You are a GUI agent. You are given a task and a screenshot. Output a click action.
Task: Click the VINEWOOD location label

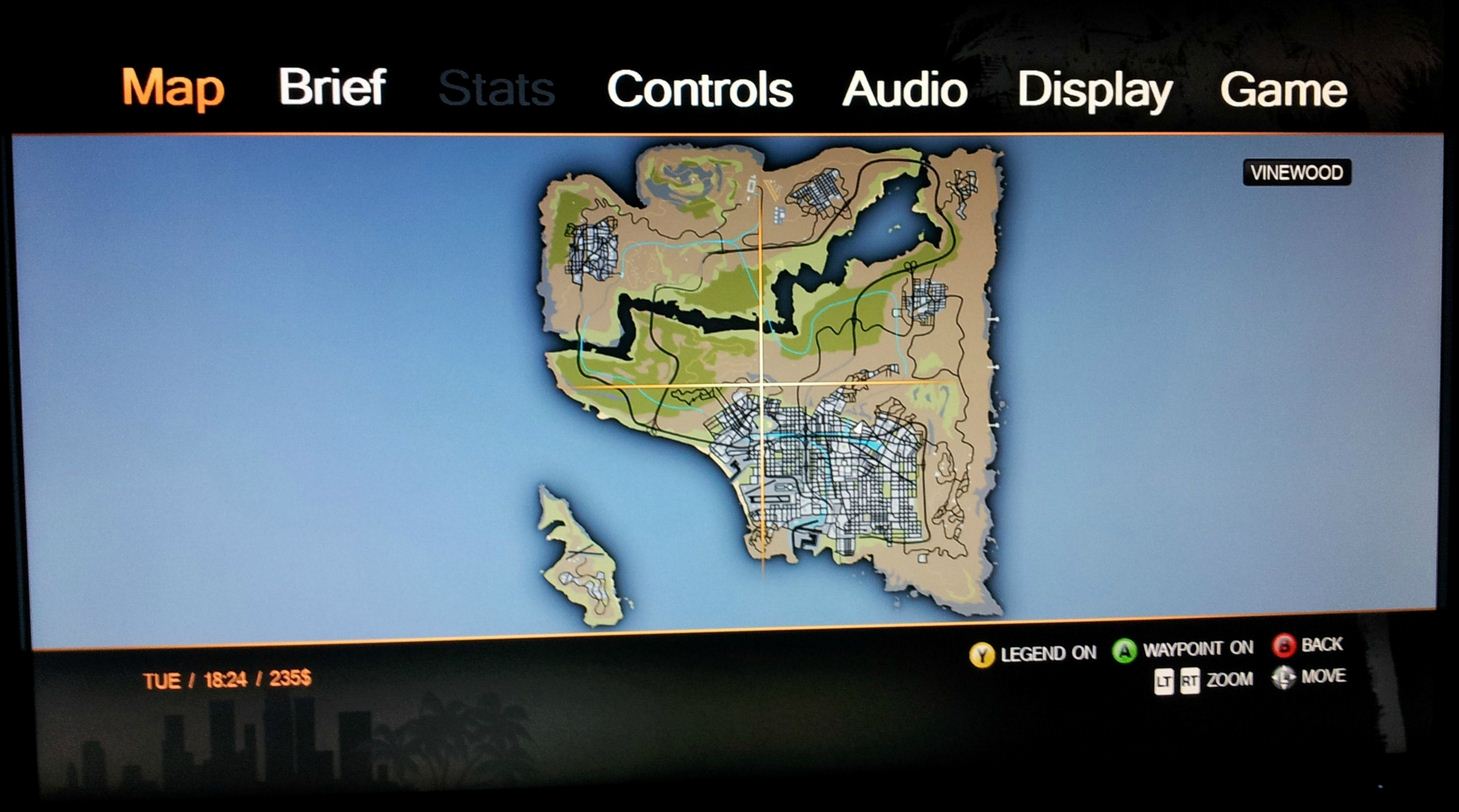[1296, 172]
